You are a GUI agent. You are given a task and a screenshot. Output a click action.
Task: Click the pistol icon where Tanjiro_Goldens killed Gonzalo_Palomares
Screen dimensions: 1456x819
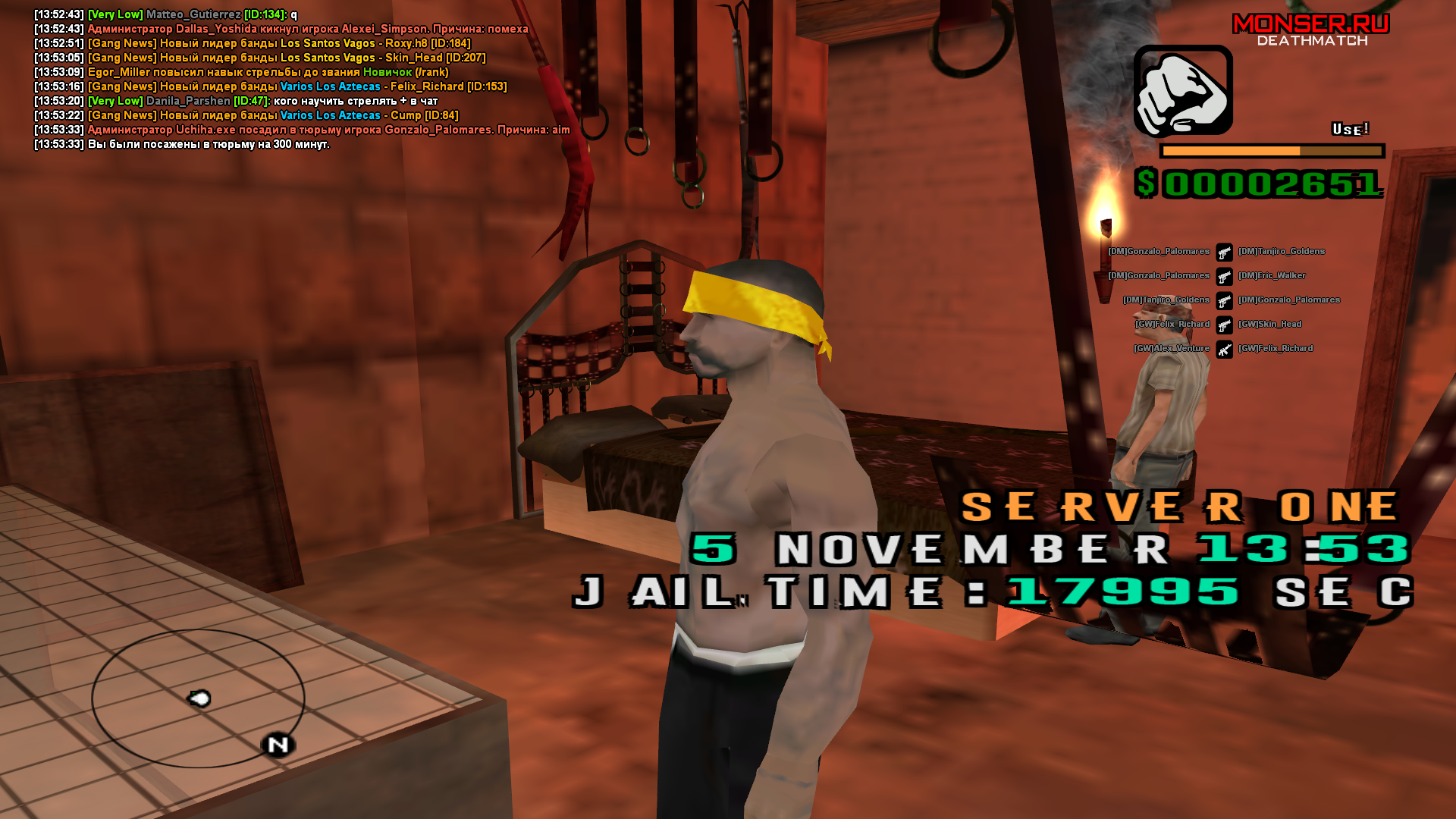(1225, 300)
